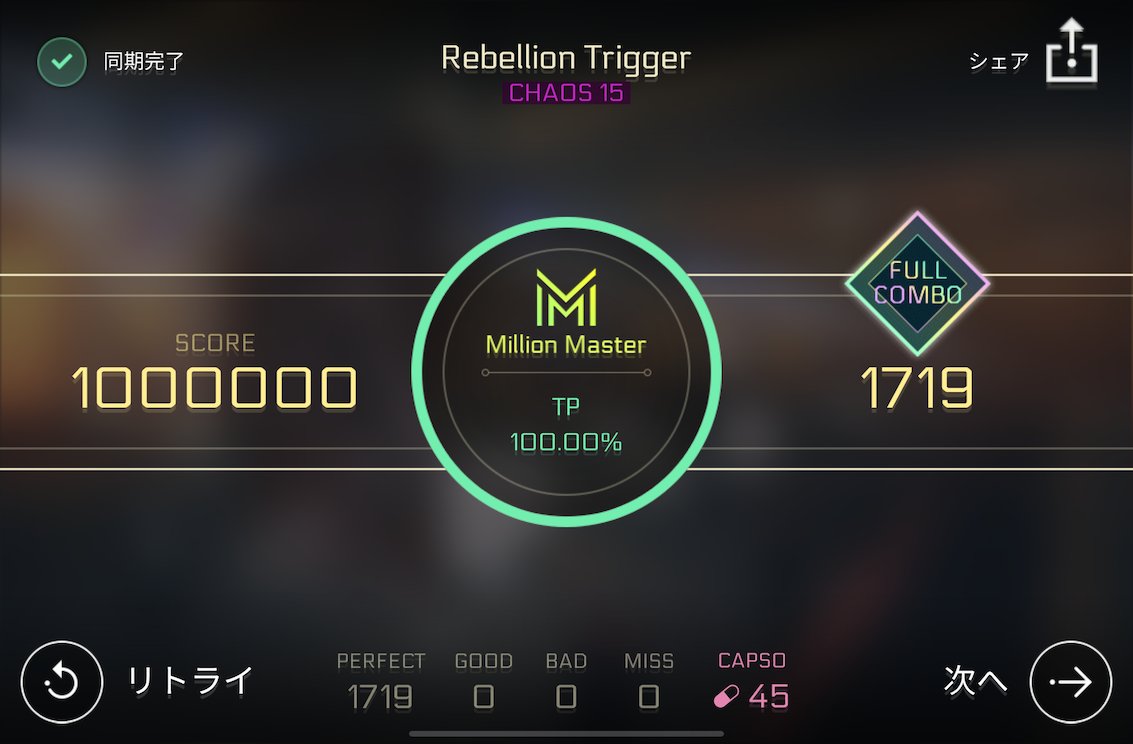1133x744 pixels.
Task: Tap the 同期完了 sync checkmark icon
Action: coord(62,61)
